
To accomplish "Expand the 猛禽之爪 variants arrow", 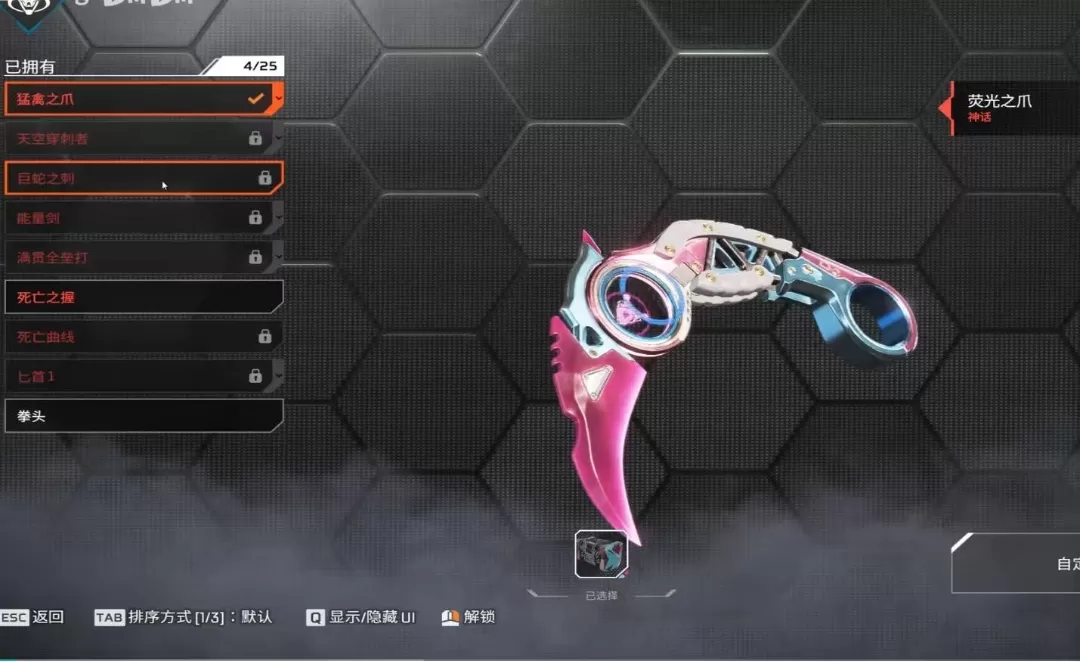I will (278, 99).
